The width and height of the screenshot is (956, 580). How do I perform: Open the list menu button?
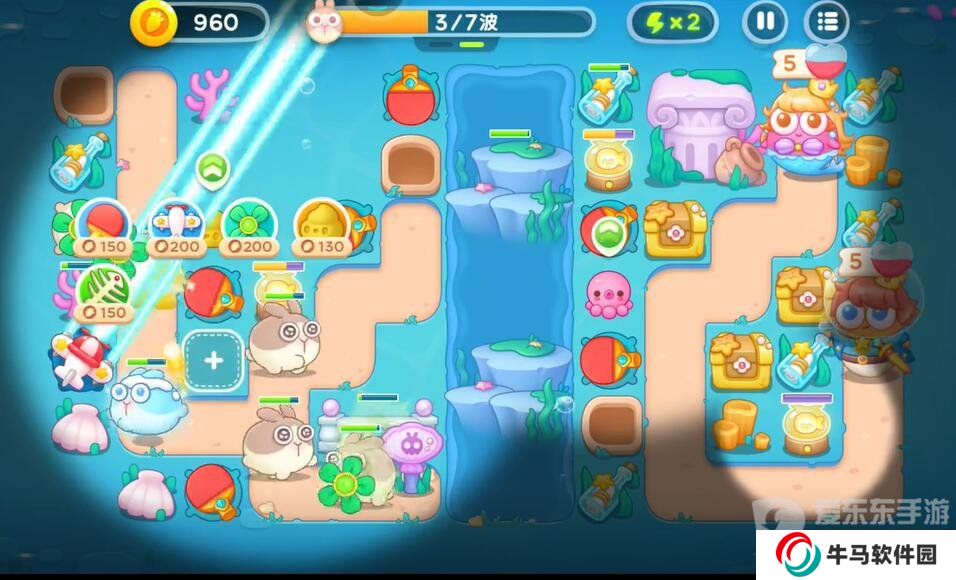(x=827, y=22)
